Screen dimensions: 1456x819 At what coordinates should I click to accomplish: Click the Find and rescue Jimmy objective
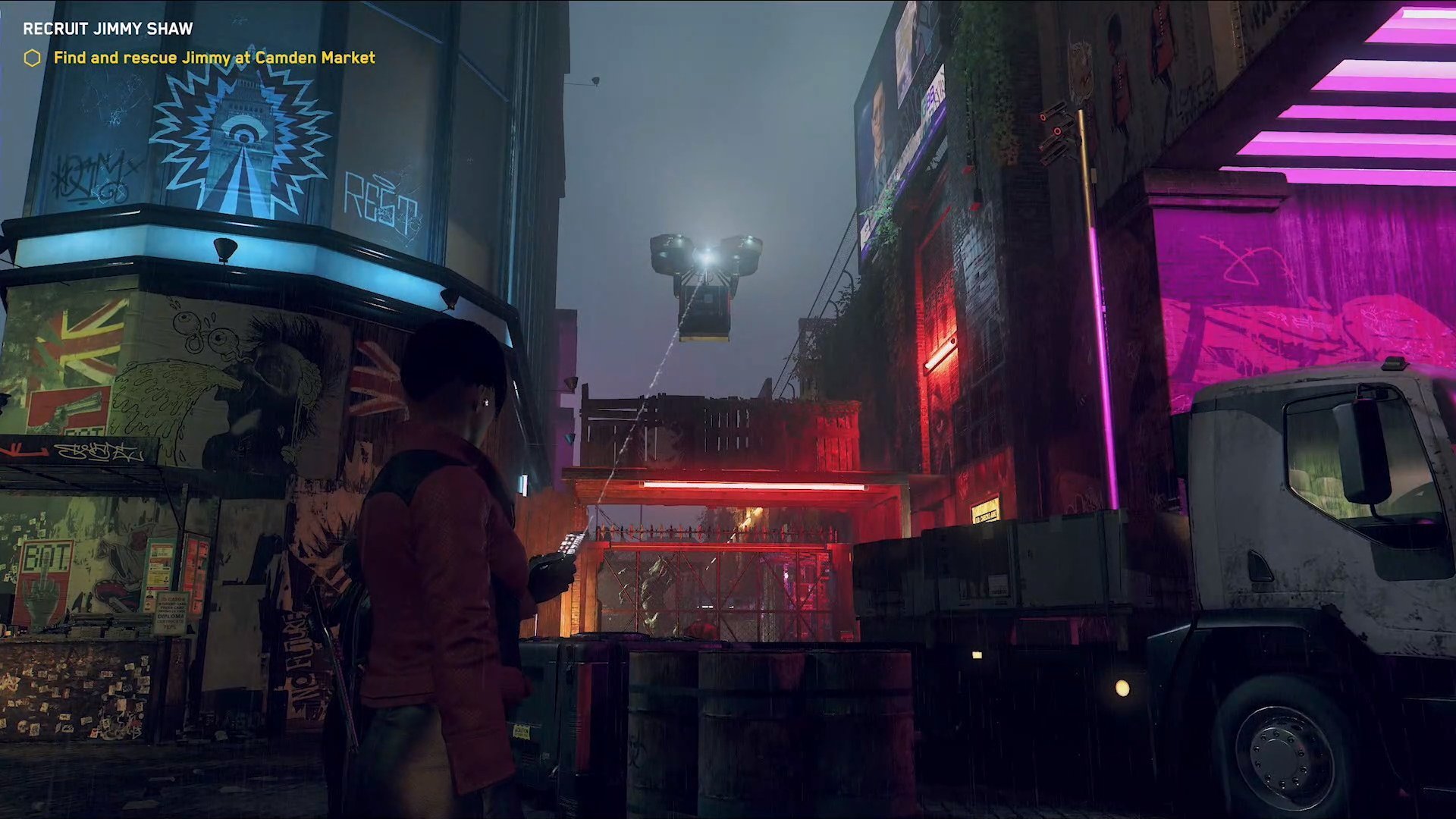[x=214, y=58]
